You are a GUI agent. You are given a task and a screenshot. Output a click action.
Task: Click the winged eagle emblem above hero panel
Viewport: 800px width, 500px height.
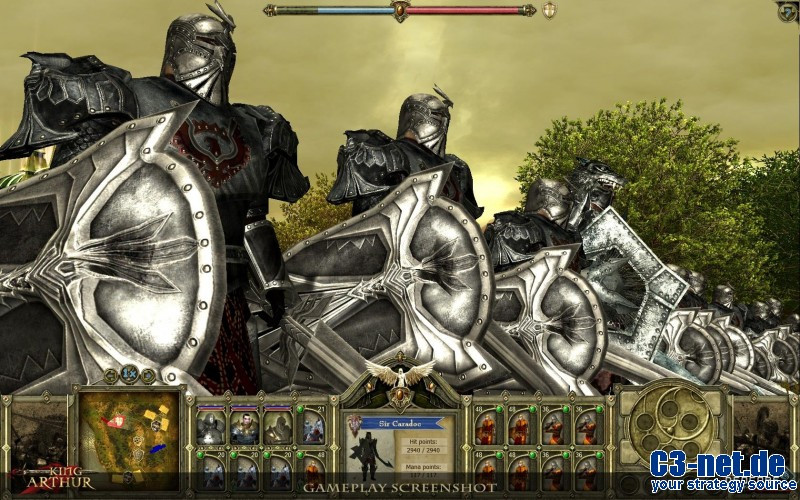[x=400, y=373]
